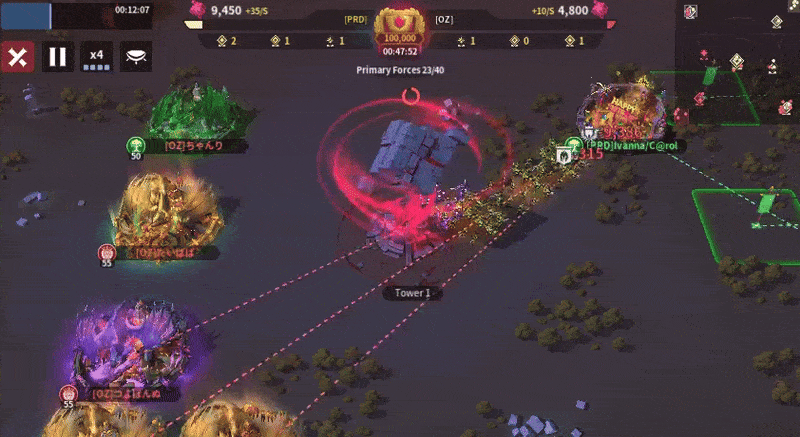Screen dimensions: 800x437
Task: Change the x4 playback speed
Action: click(x=97, y=56)
